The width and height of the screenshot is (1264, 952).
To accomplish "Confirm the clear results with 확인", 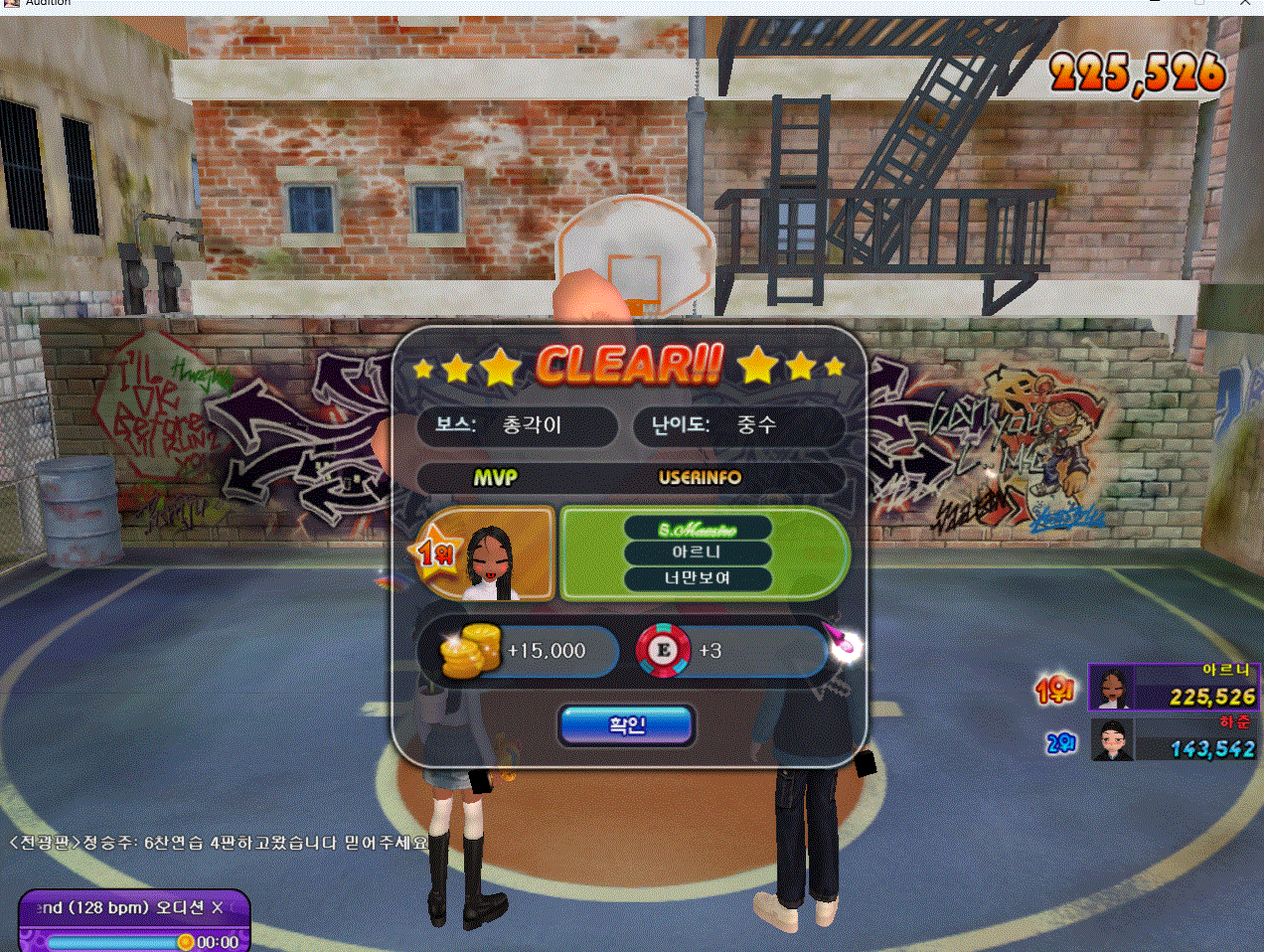I will pos(626,725).
